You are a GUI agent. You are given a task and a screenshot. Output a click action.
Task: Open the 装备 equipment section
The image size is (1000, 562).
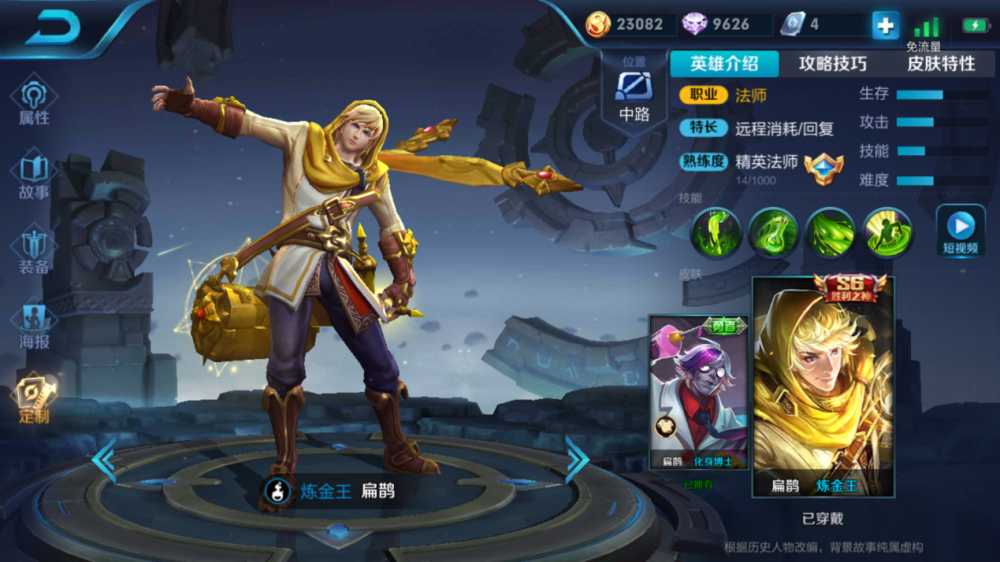click(x=34, y=250)
